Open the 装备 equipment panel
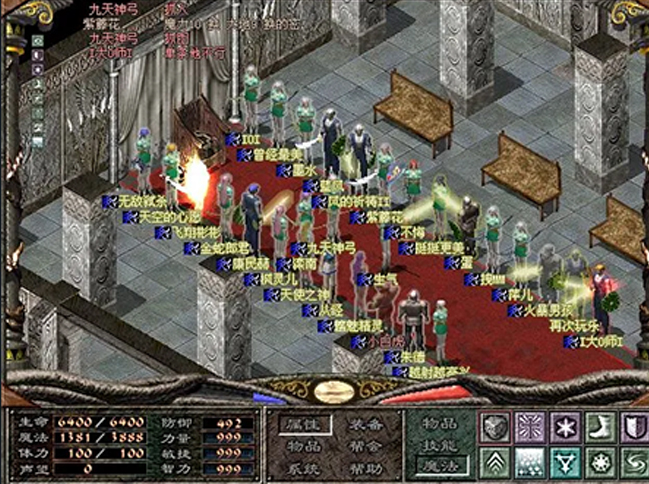 (x=365, y=424)
